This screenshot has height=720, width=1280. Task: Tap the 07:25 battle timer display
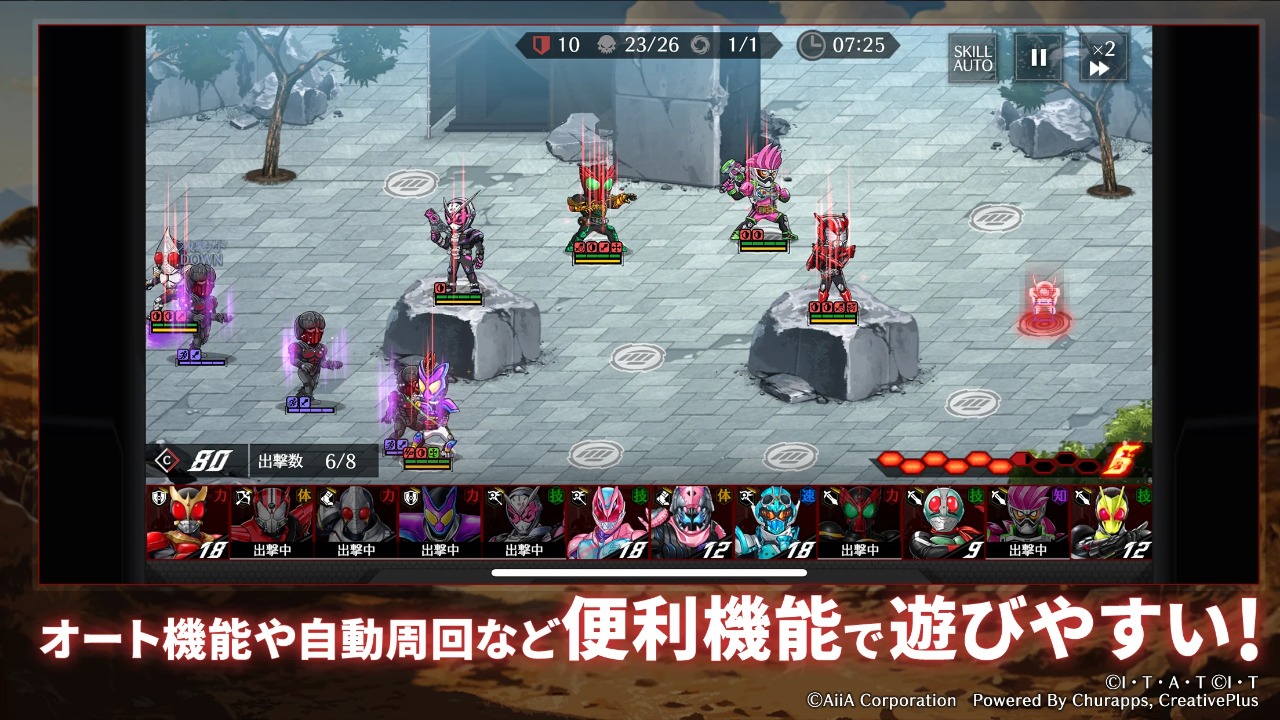pyautogui.click(x=858, y=45)
